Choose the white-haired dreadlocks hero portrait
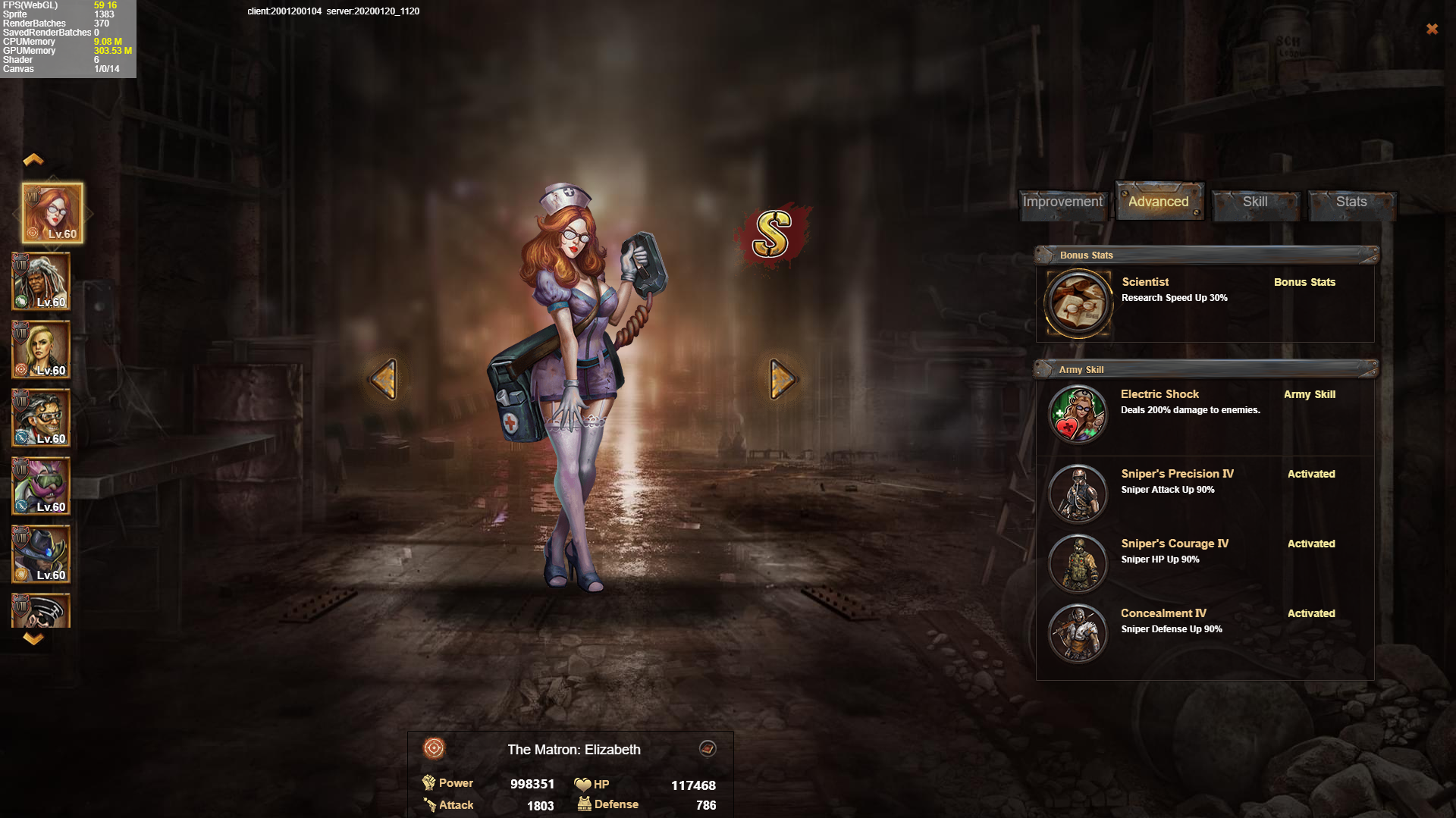 42,281
